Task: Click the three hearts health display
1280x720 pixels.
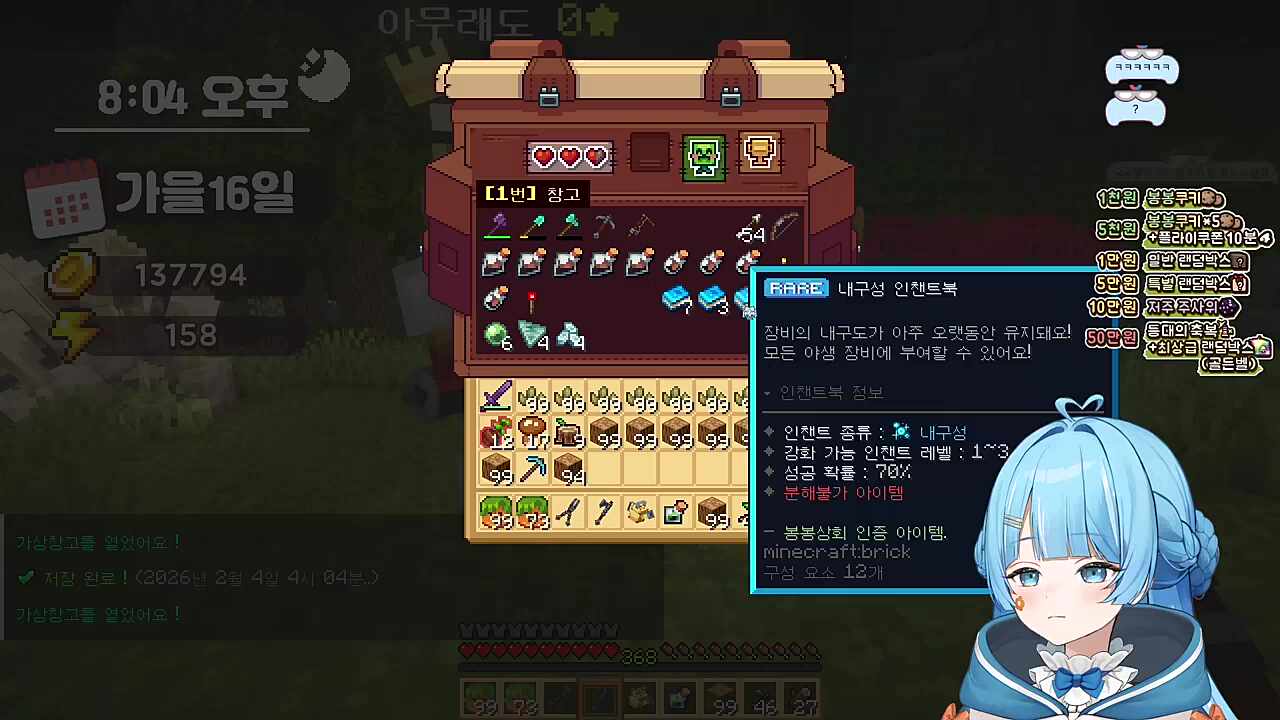Action: coord(570,155)
